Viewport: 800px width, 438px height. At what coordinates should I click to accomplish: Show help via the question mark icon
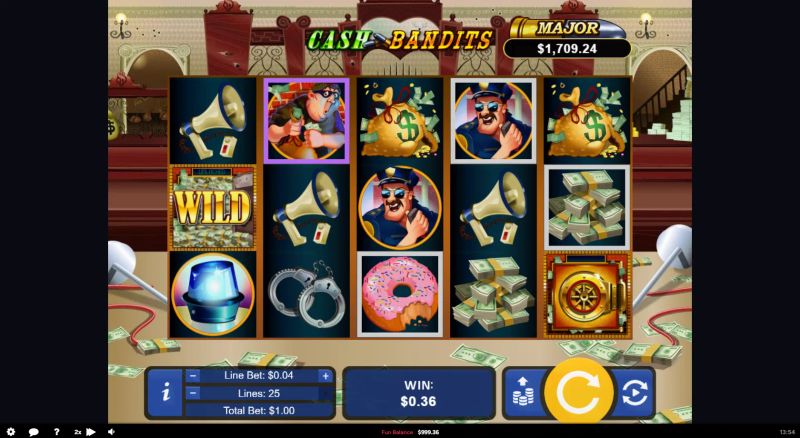(56, 432)
